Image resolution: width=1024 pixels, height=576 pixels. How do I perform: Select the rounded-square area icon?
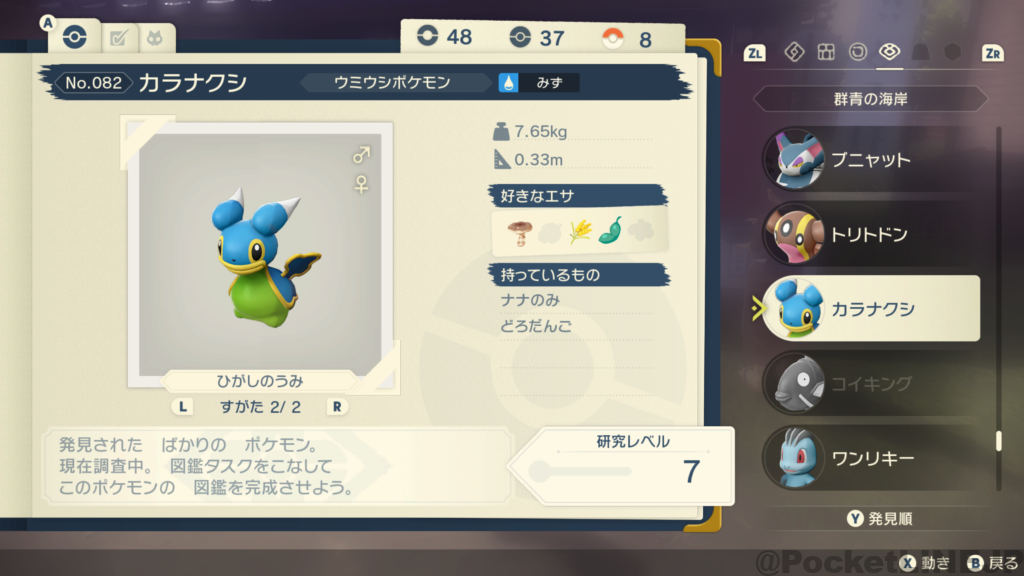(857, 52)
